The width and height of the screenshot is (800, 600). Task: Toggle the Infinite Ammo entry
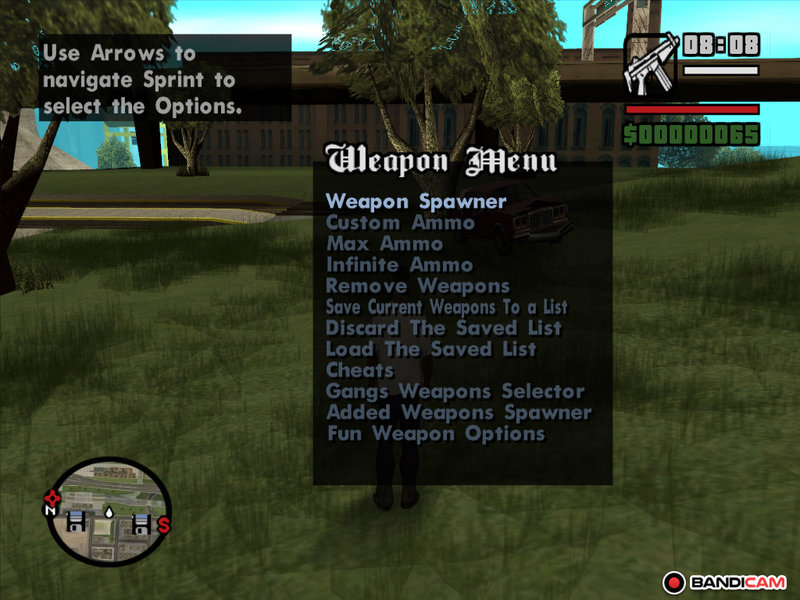coord(399,265)
